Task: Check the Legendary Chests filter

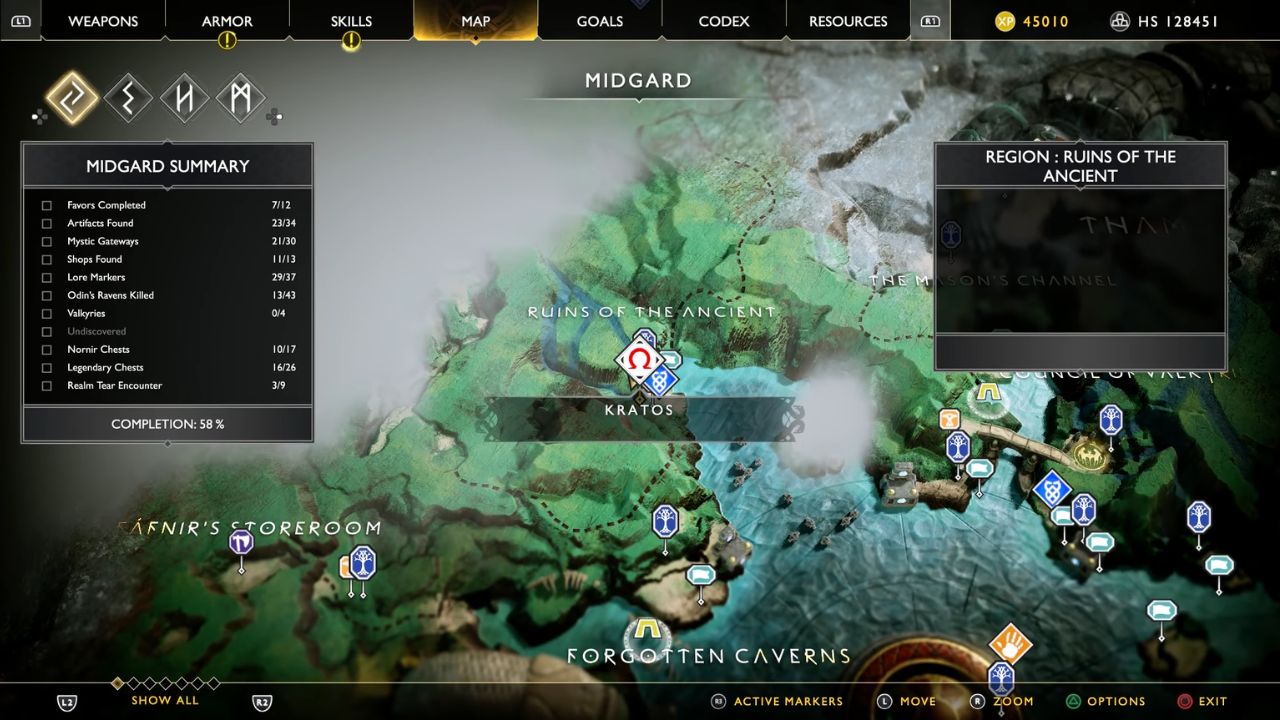Action: click(x=47, y=368)
